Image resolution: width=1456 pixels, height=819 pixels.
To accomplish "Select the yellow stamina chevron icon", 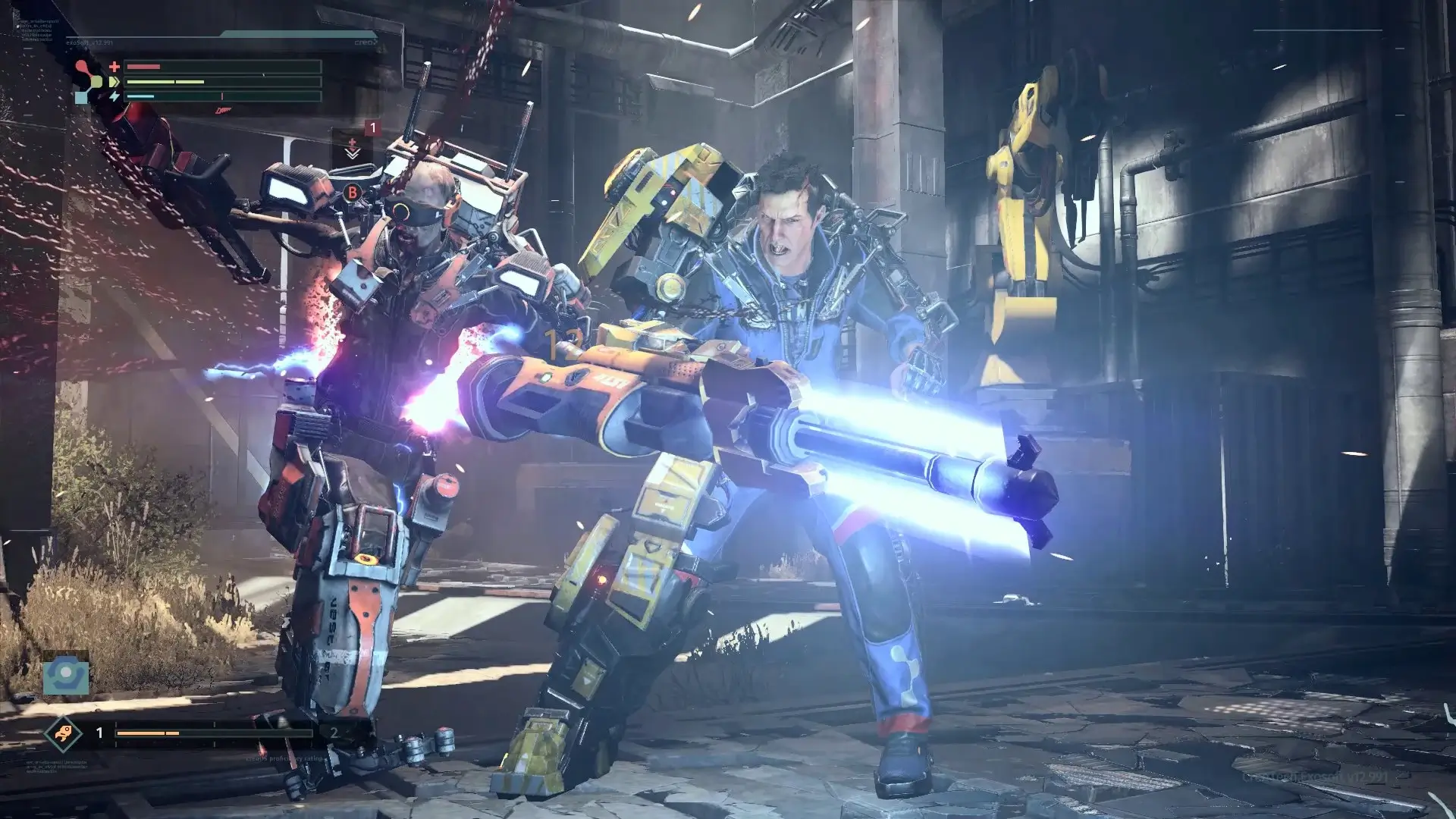I will (x=115, y=81).
